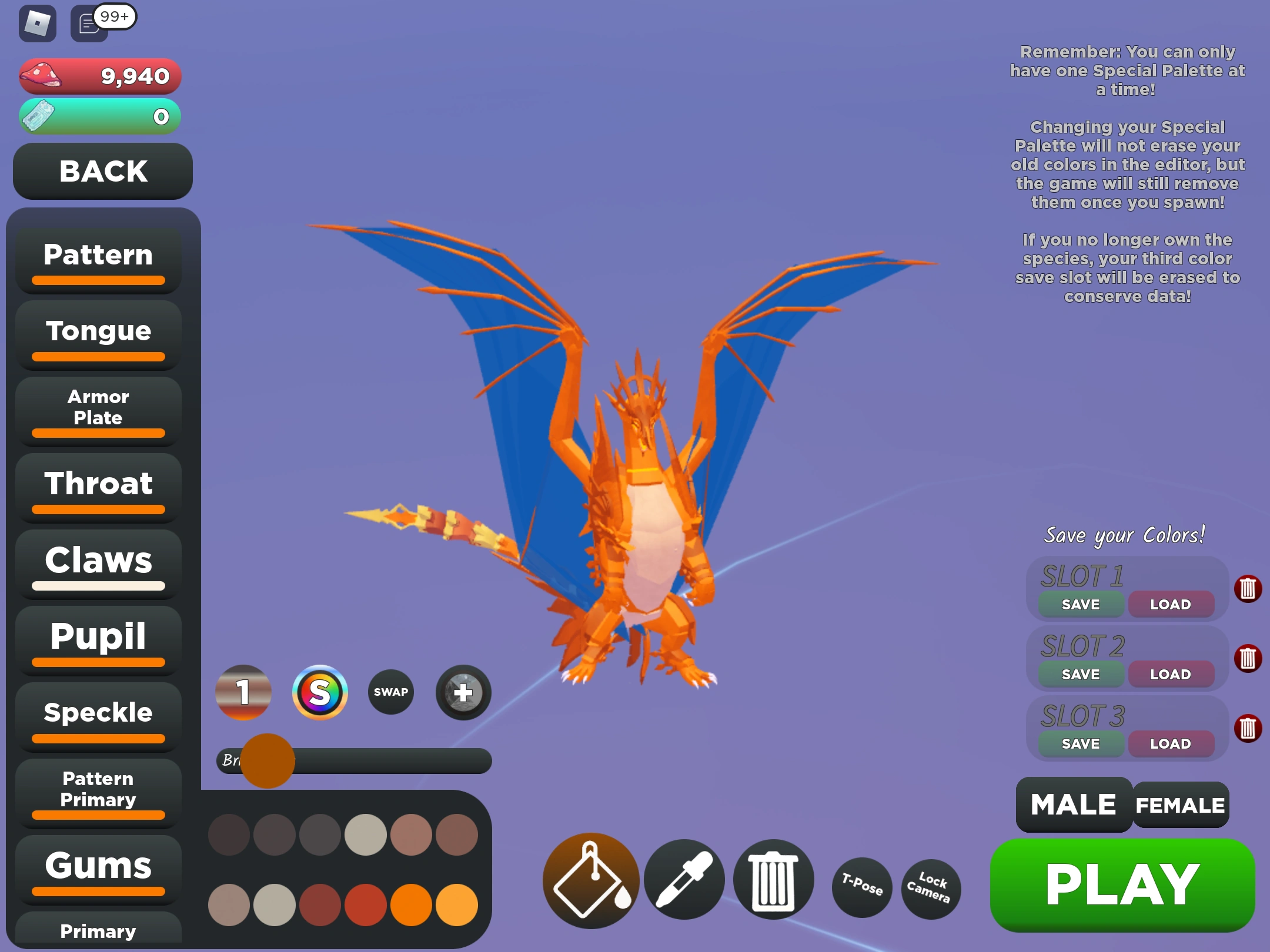Delete Slot 2 using its trash icon

pyautogui.click(x=1248, y=658)
